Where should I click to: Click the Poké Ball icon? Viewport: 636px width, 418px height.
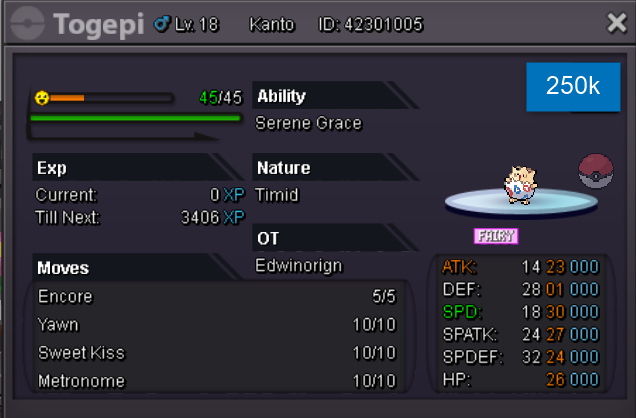596,171
